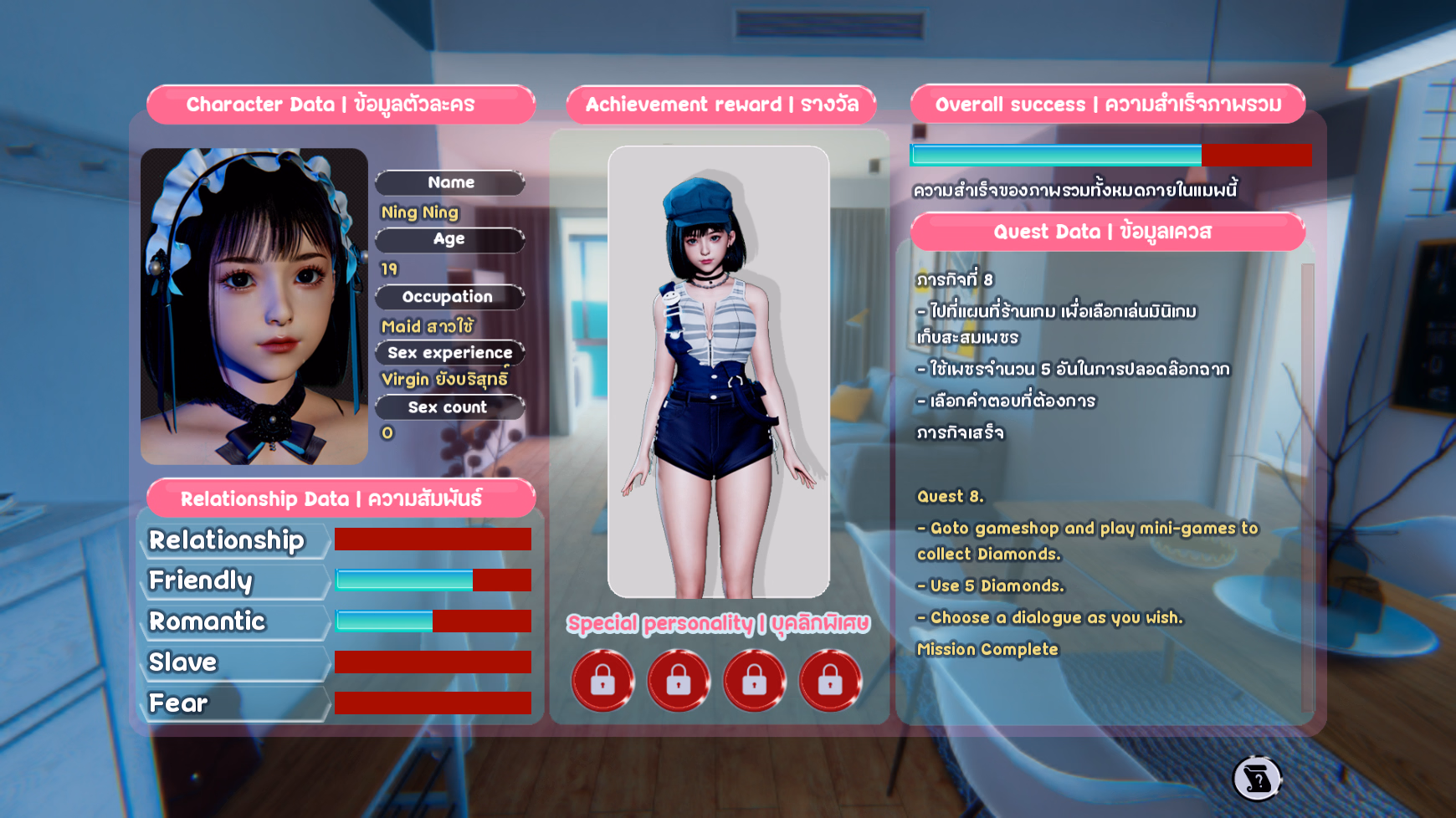Screen dimensions: 1456x818
Task: Click the Quest Data panel scrollbar
Action: click(1307, 485)
